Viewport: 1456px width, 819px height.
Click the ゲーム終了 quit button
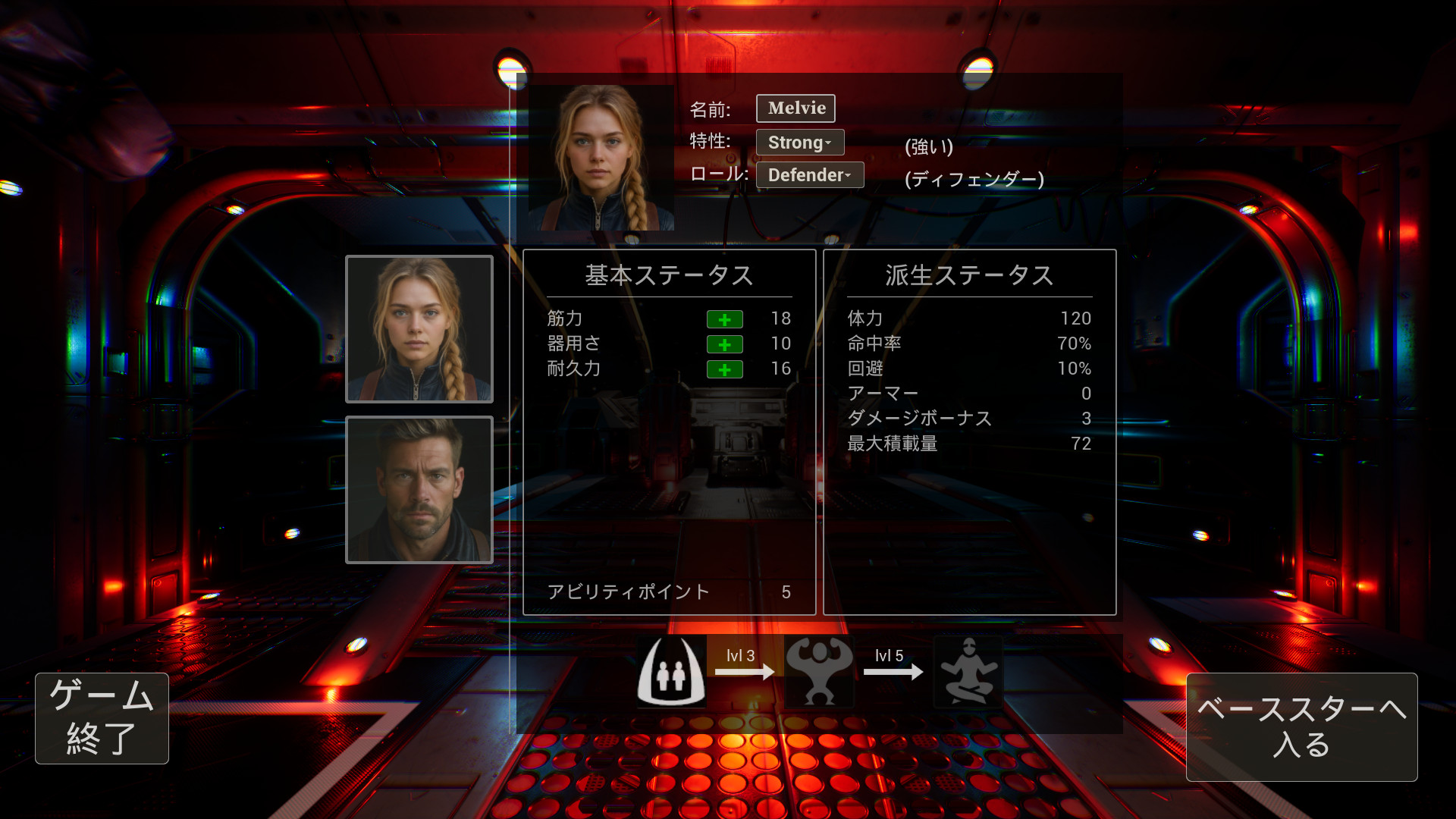tap(102, 717)
